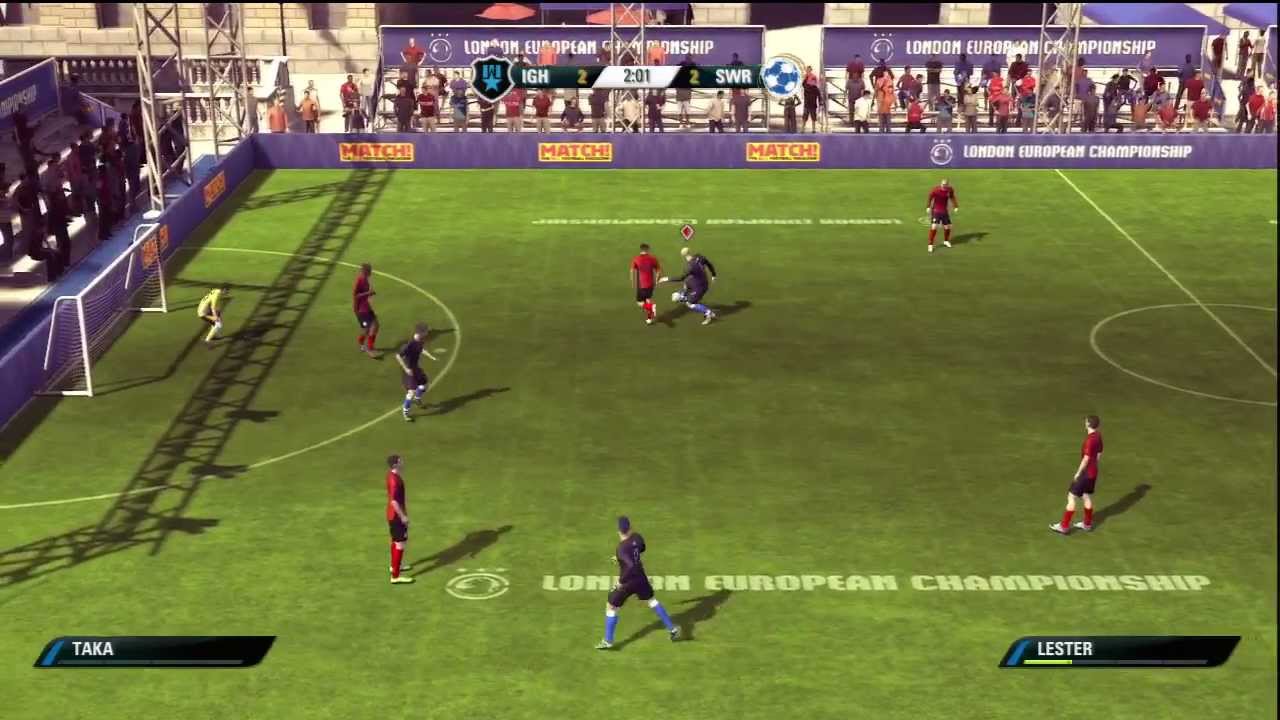Click the rightmost MATCH! board logo
Viewport: 1280px width, 720px height.
click(783, 152)
